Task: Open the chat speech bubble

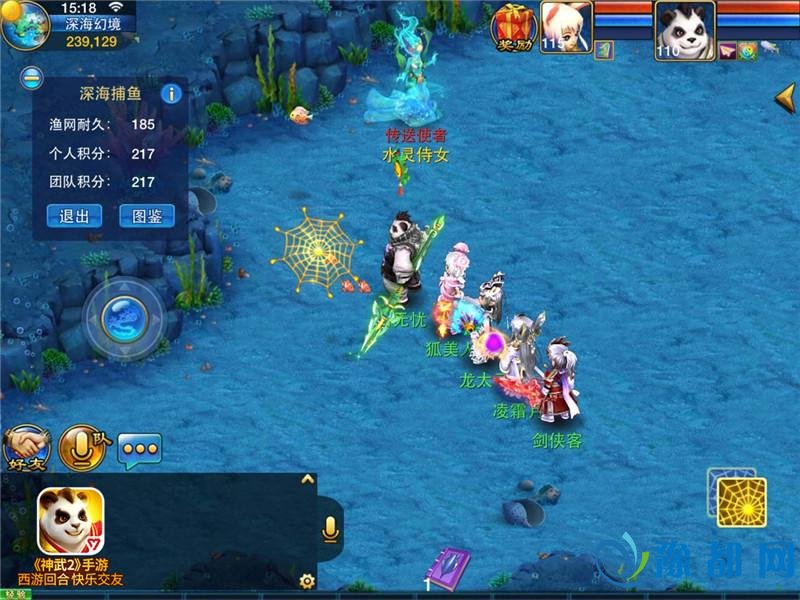Action: [x=140, y=450]
